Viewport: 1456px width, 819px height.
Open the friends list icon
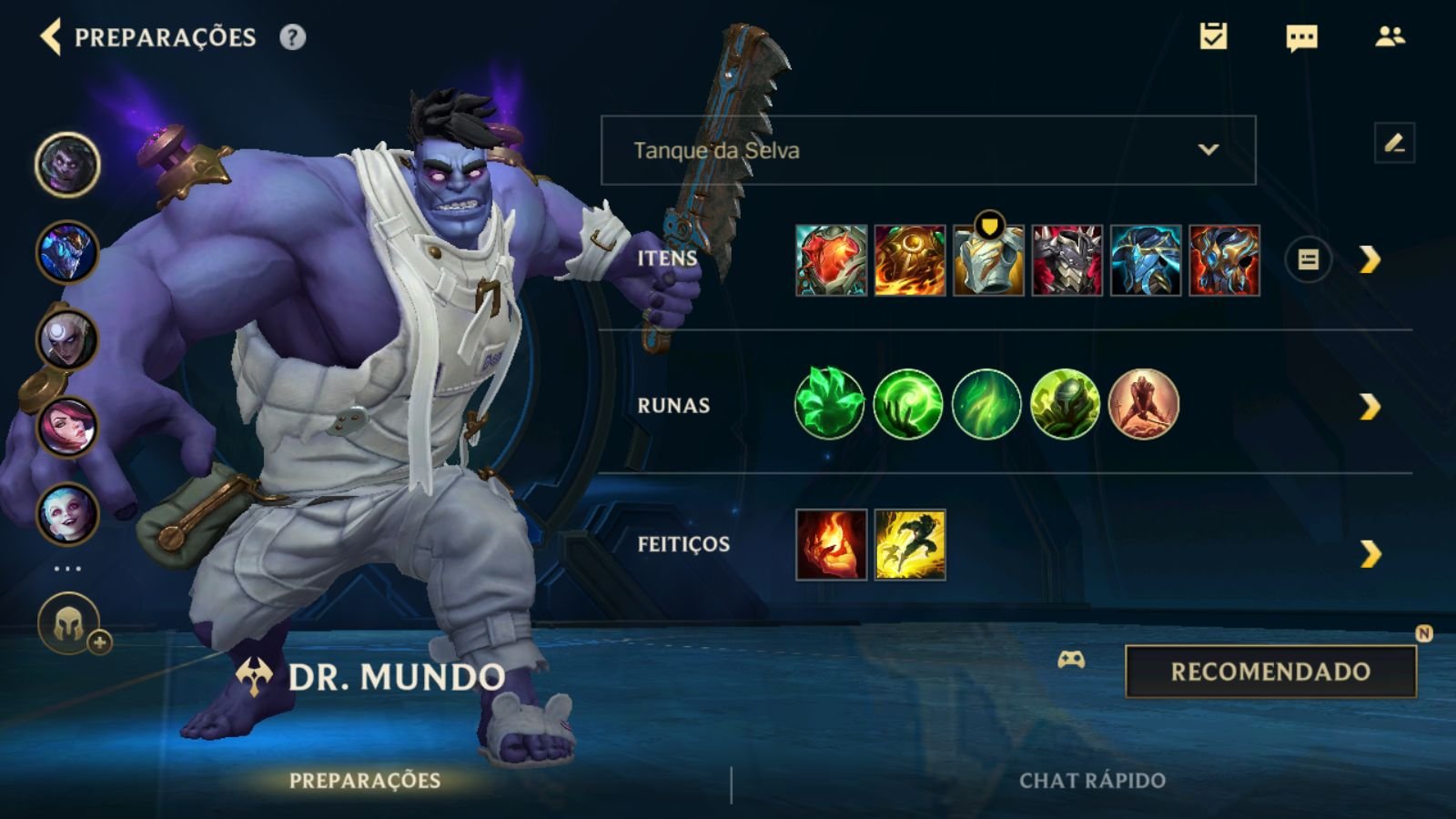click(x=1390, y=36)
